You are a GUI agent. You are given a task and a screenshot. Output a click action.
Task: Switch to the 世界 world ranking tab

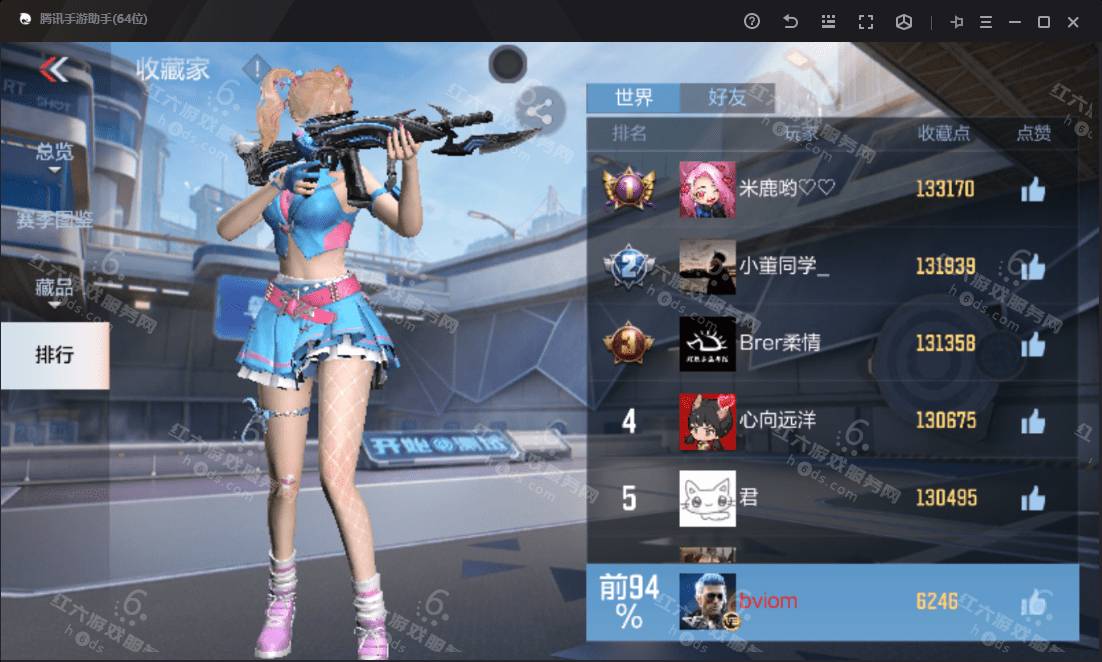tap(633, 97)
